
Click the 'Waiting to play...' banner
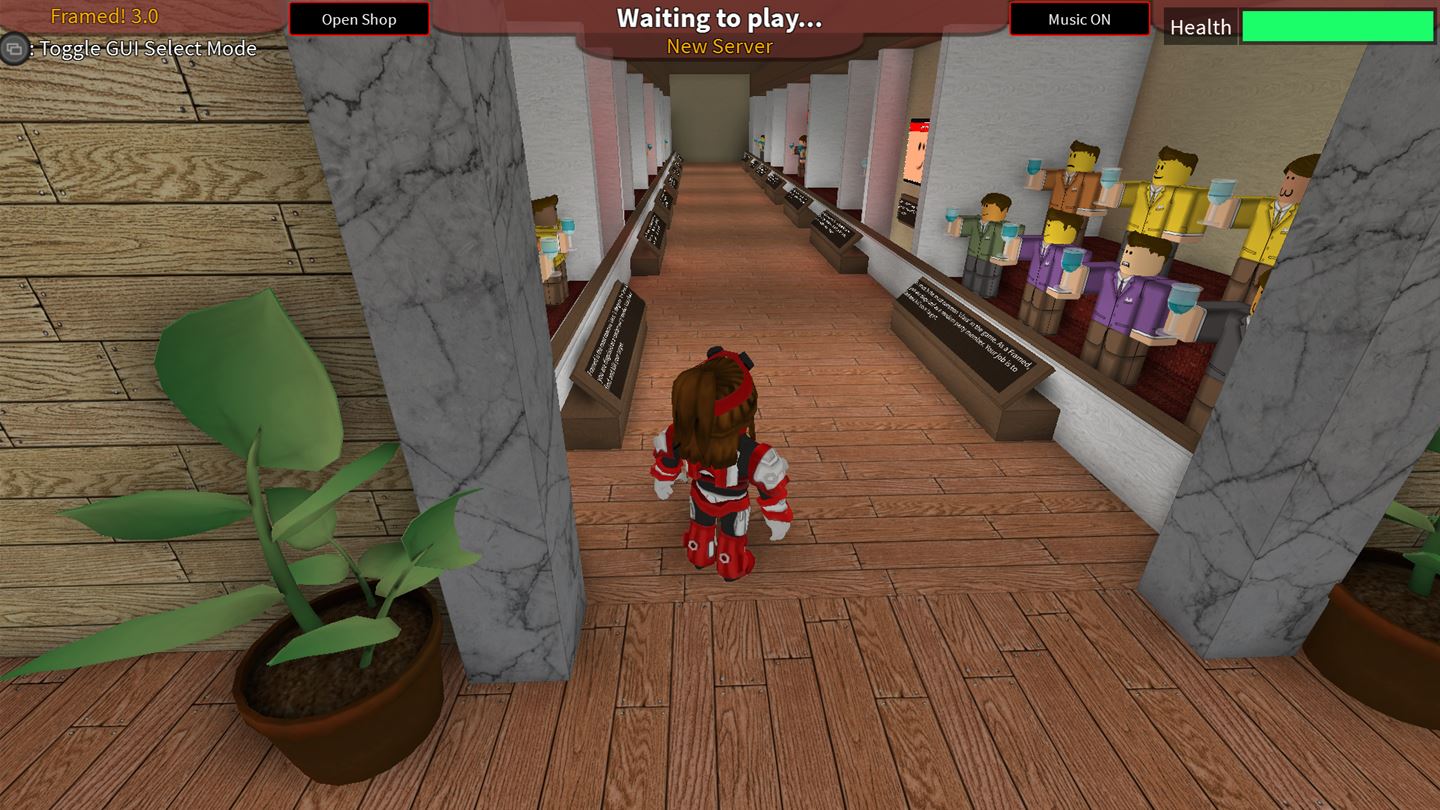(x=718, y=17)
